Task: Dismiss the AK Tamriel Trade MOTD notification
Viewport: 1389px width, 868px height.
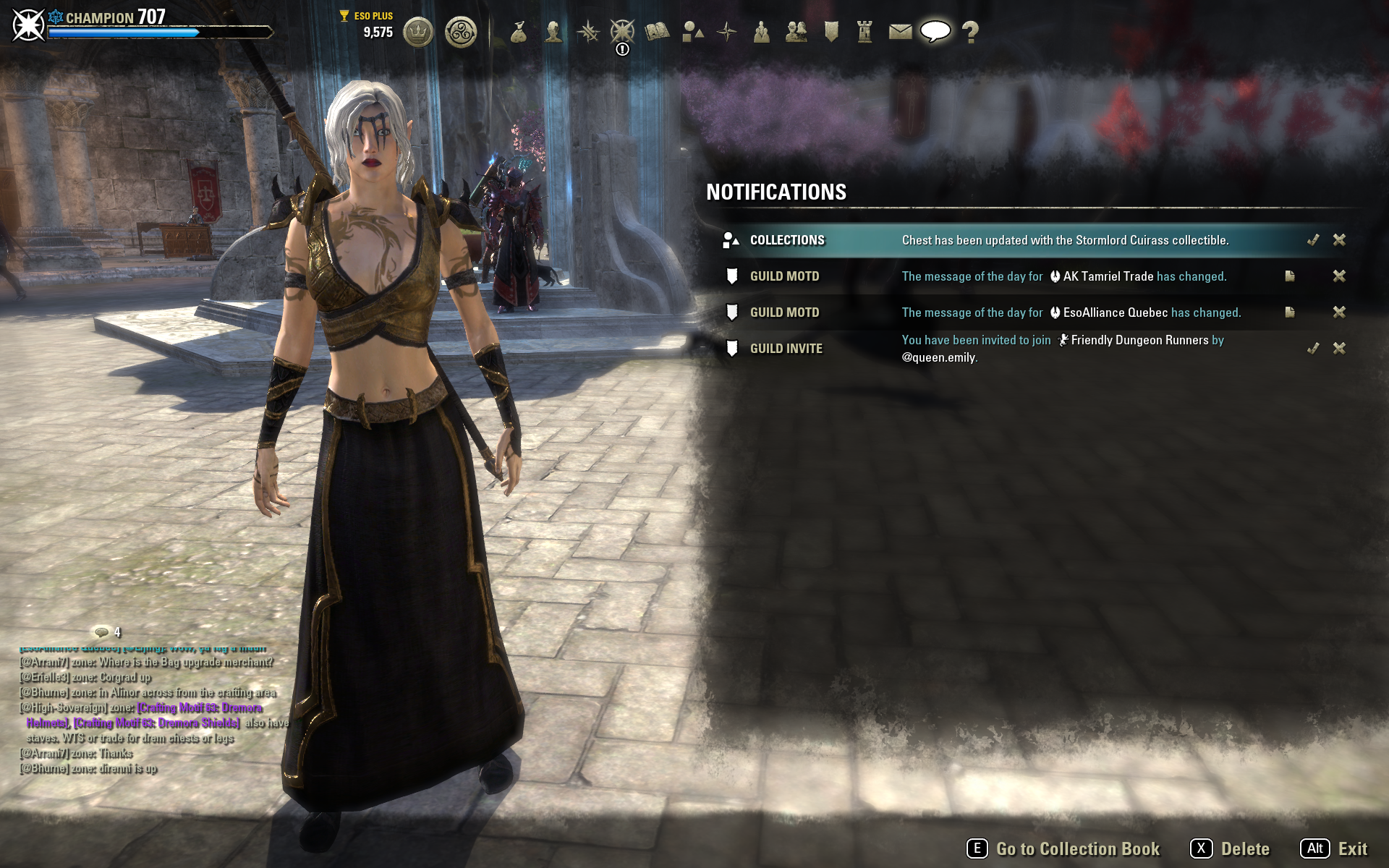Action: tap(1339, 276)
